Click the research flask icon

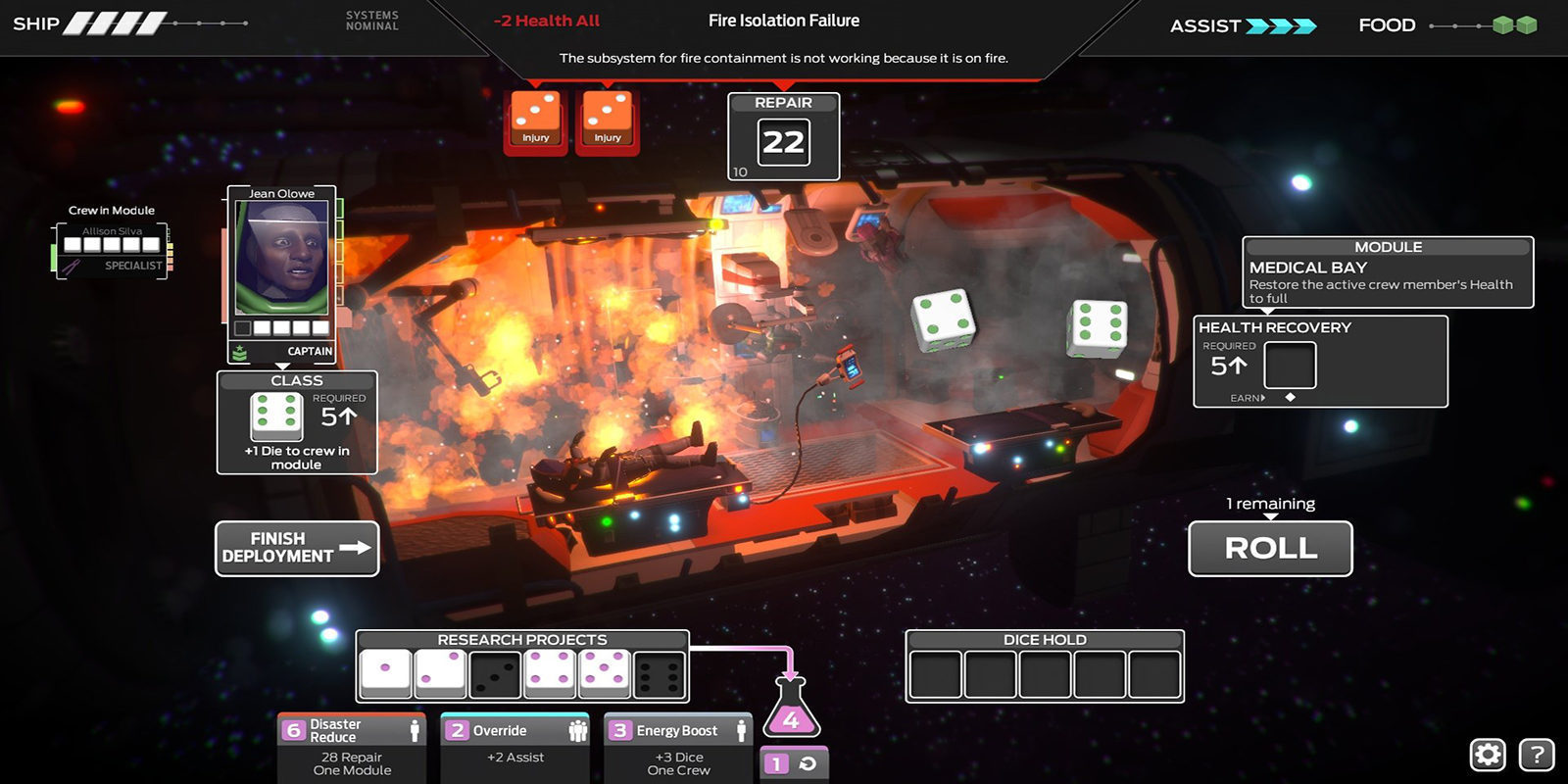pyautogui.click(x=791, y=709)
